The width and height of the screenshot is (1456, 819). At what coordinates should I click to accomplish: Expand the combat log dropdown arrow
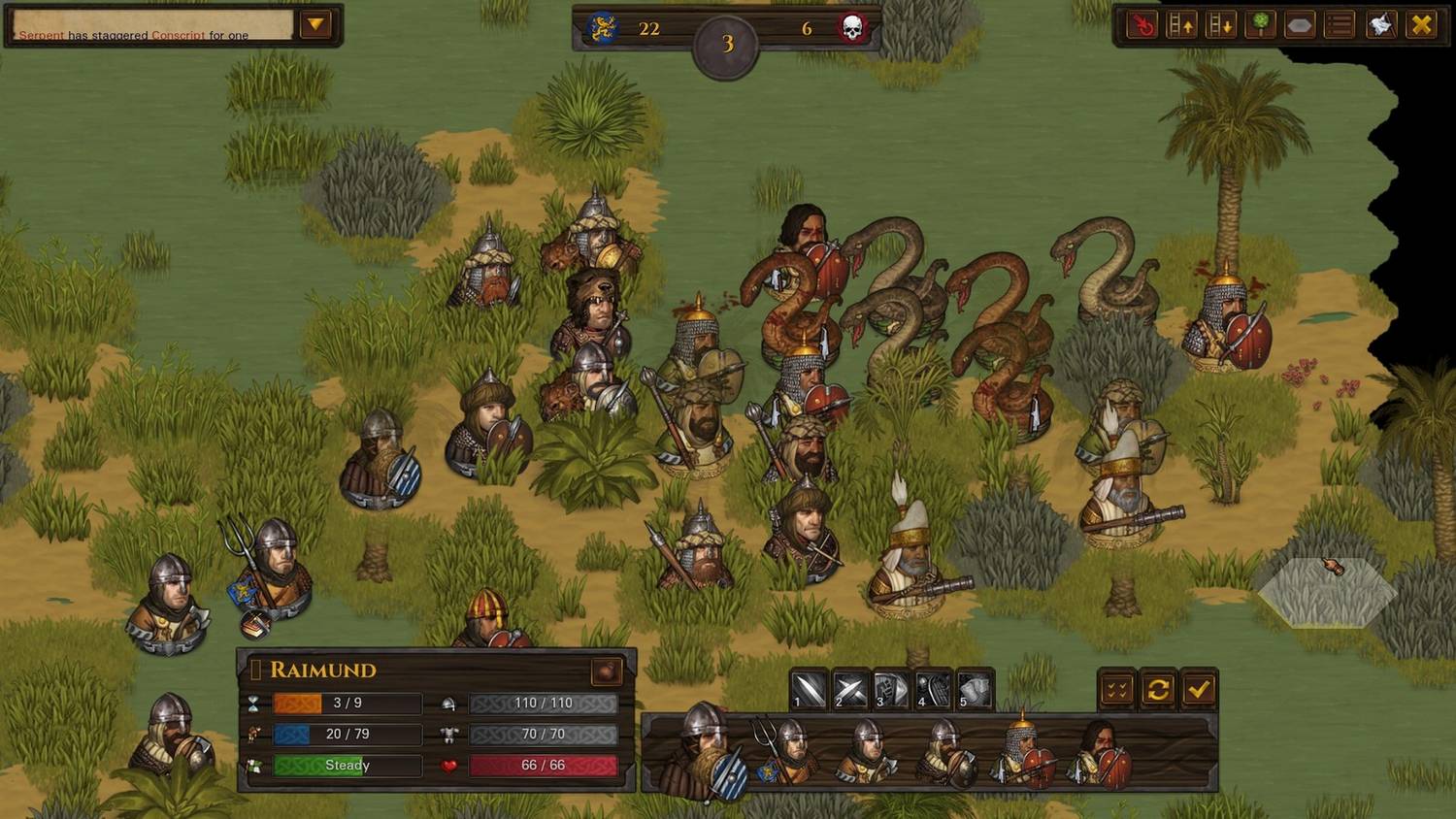pos(315,24)
